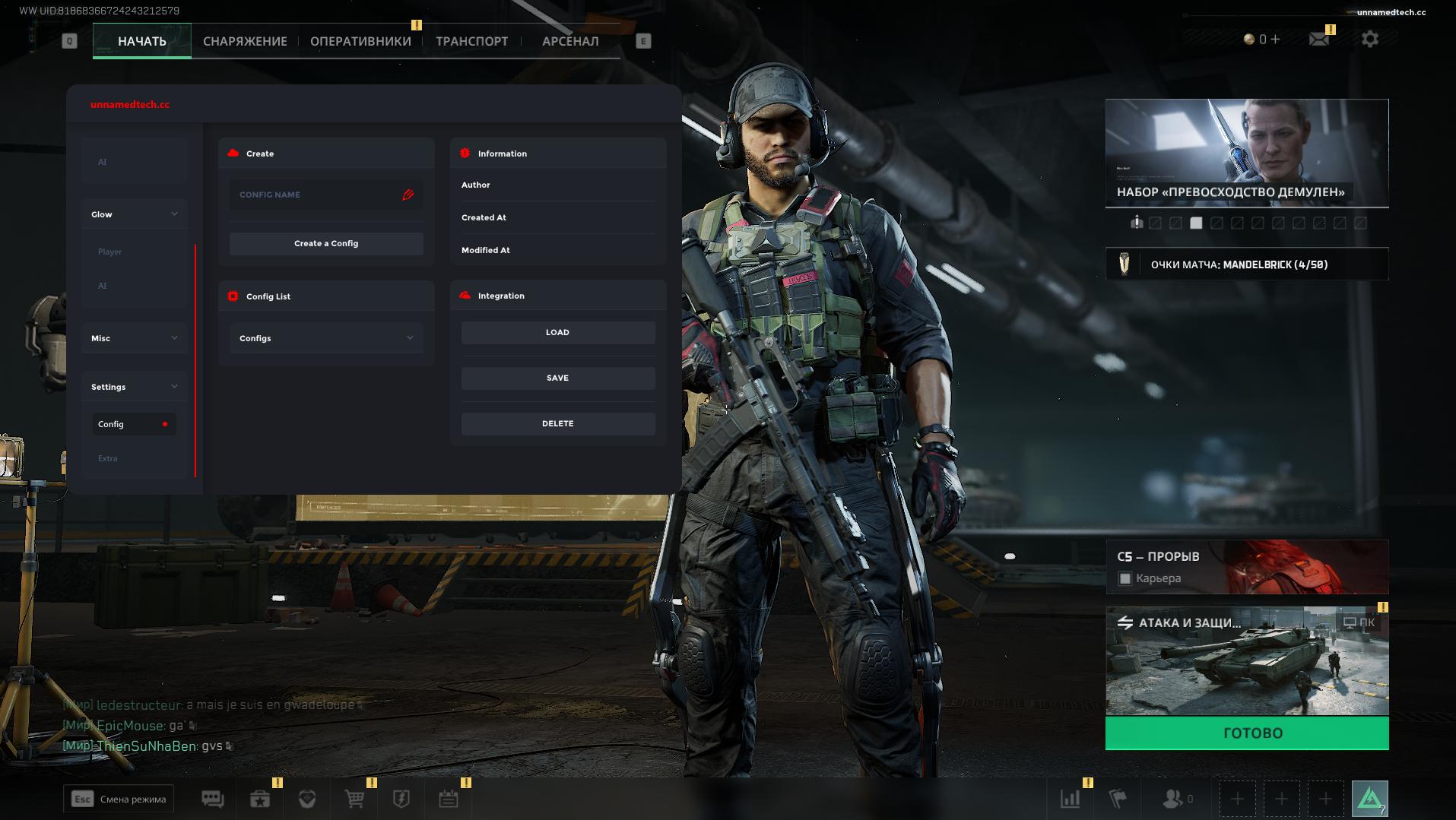Viewport: 1456px width, 820px height.
Task: Click the Create a Config button
Action: [x=326, y=243]
